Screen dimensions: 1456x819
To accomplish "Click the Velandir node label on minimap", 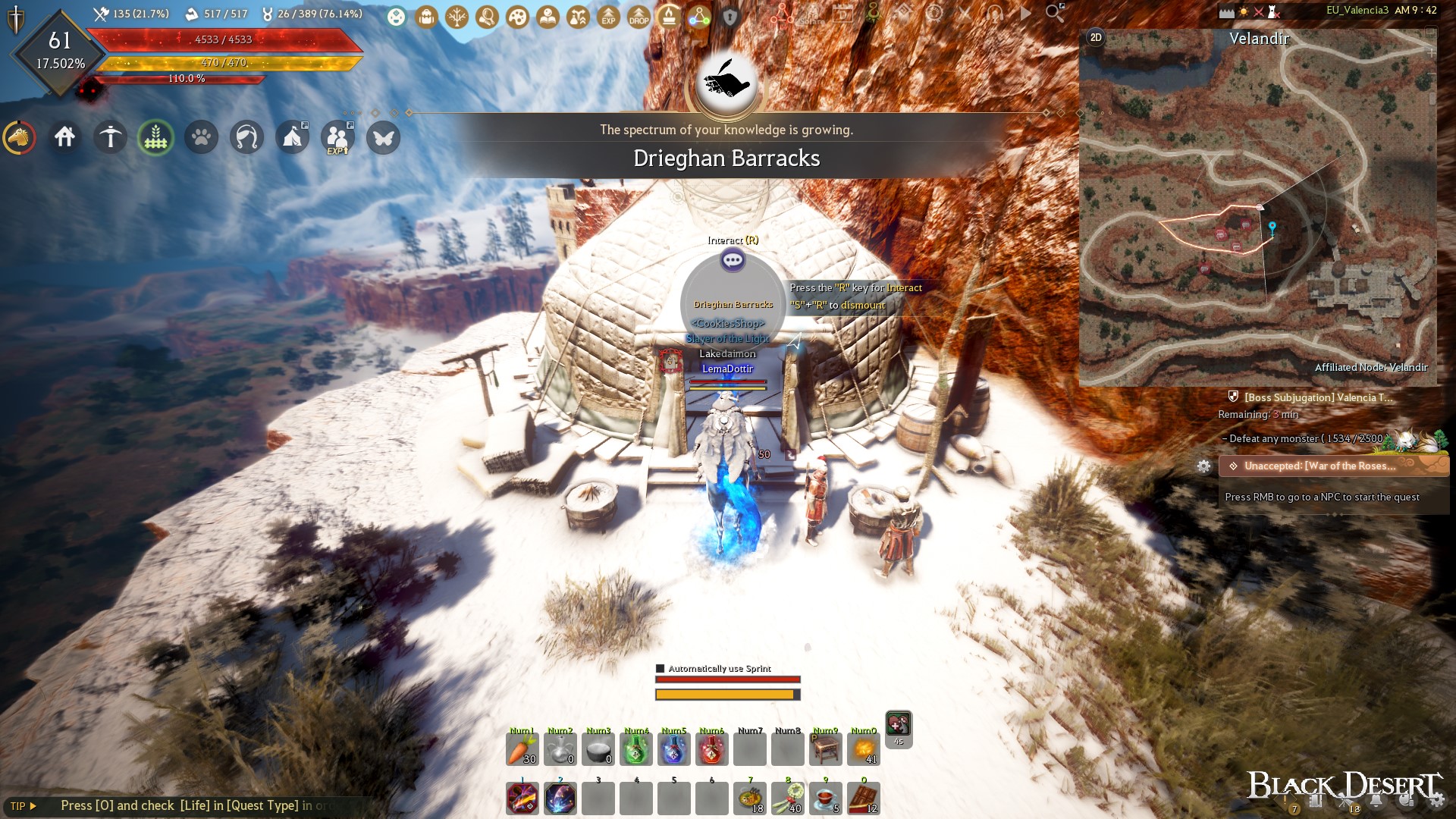I will [x=1260, y=39].
